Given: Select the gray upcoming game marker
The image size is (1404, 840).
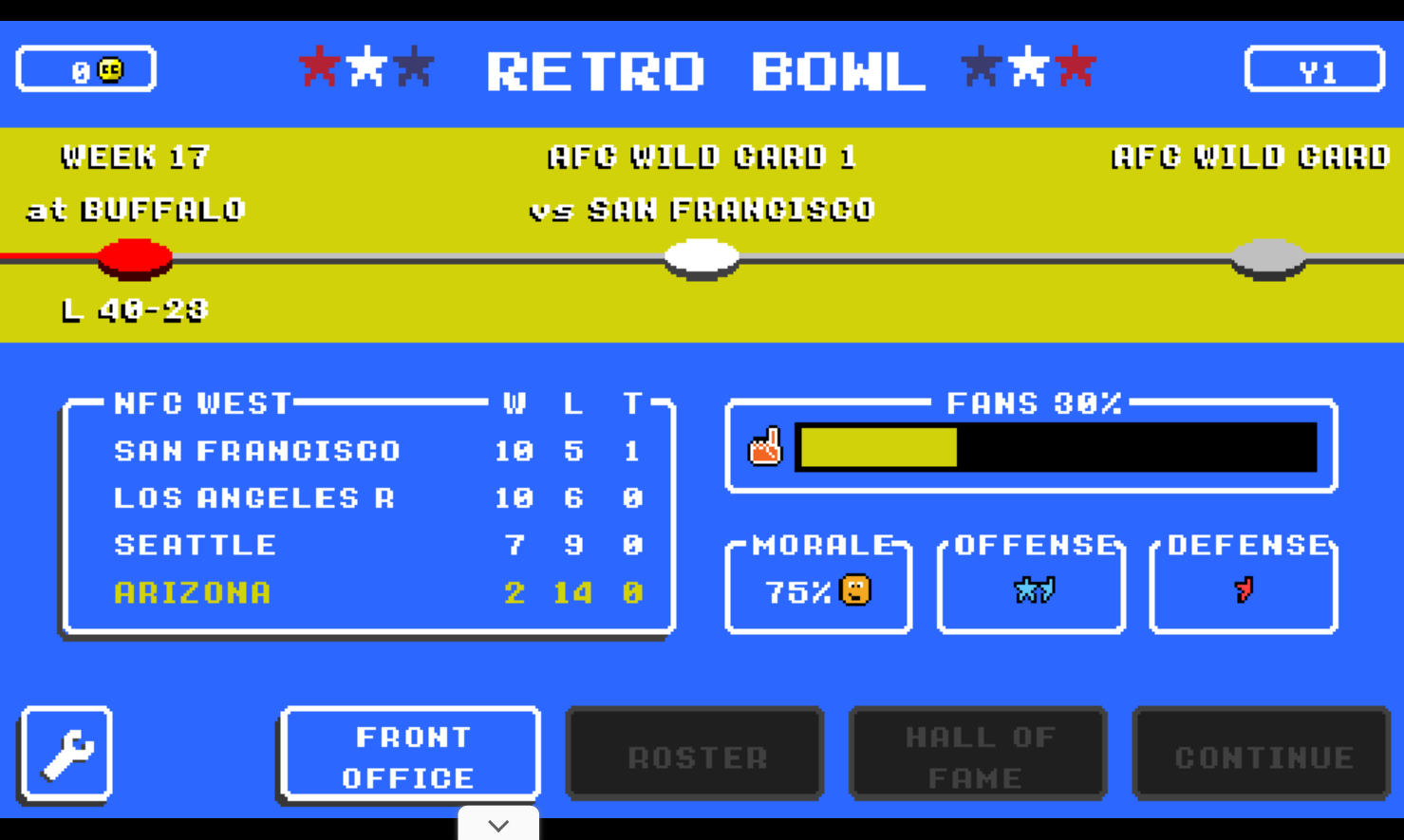Looking at the screenshot, I should coord(1269,257).
